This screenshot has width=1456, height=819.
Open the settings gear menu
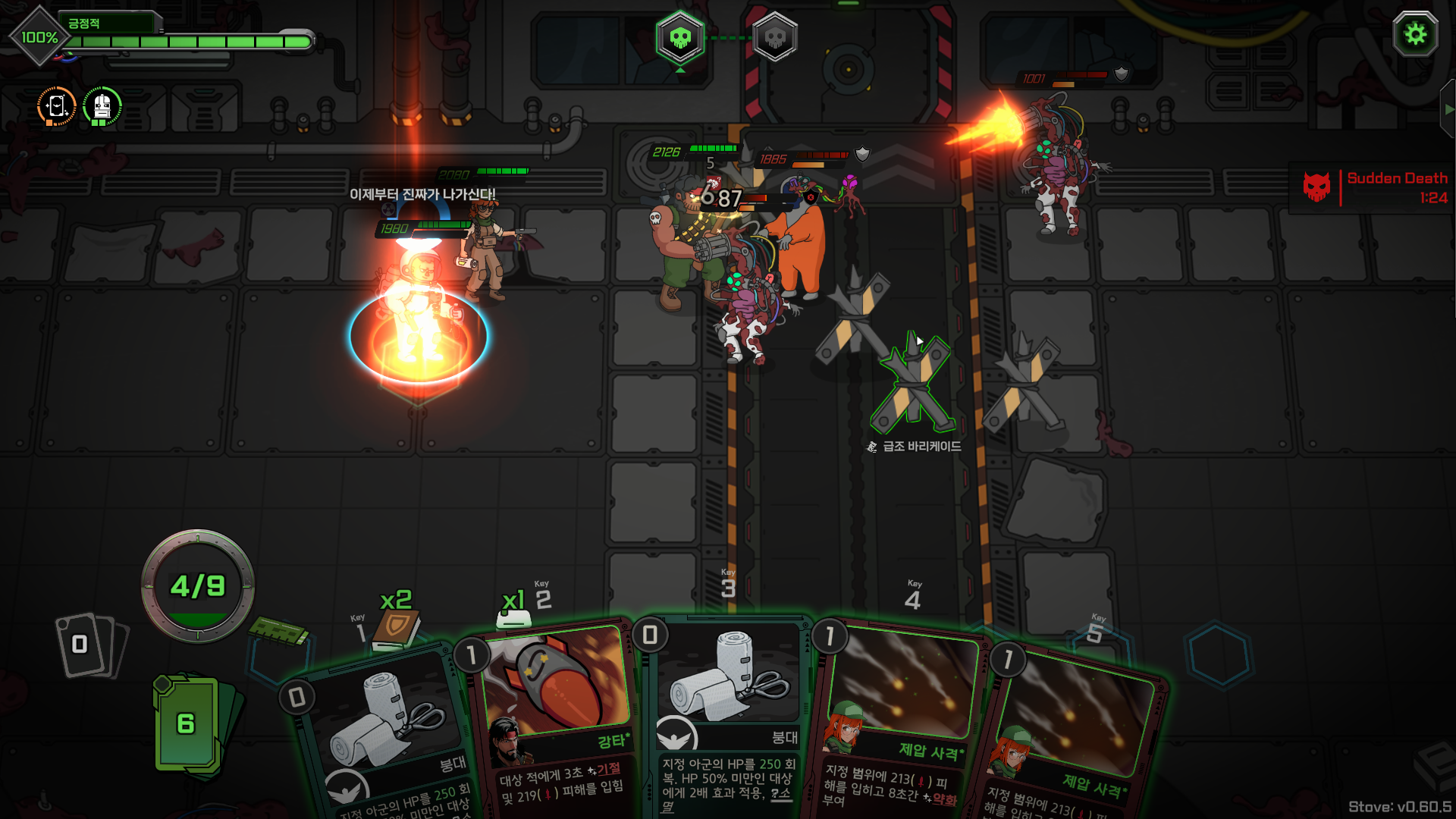(1415, 35)
